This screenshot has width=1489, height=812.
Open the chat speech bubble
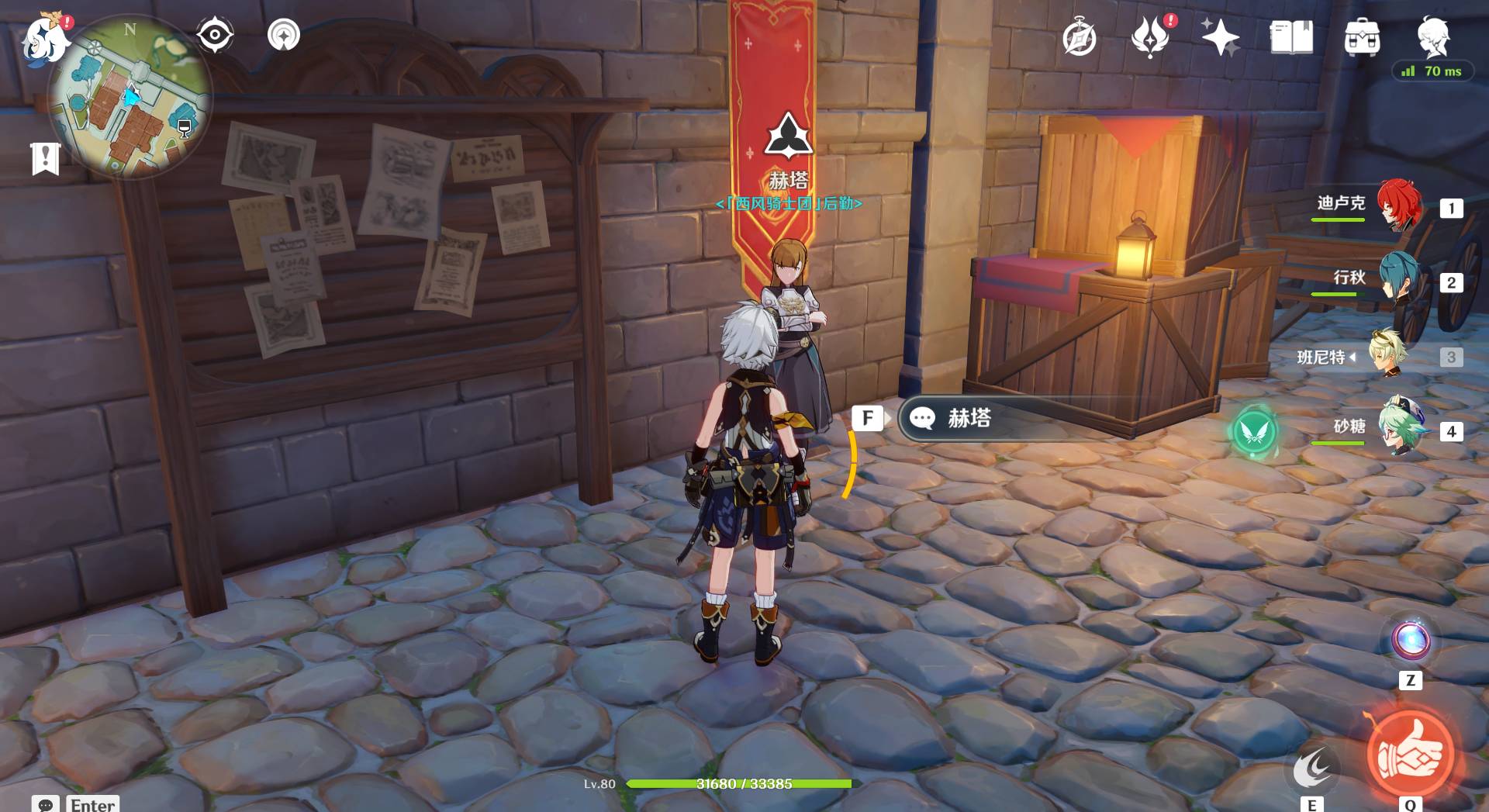(45, 804)
